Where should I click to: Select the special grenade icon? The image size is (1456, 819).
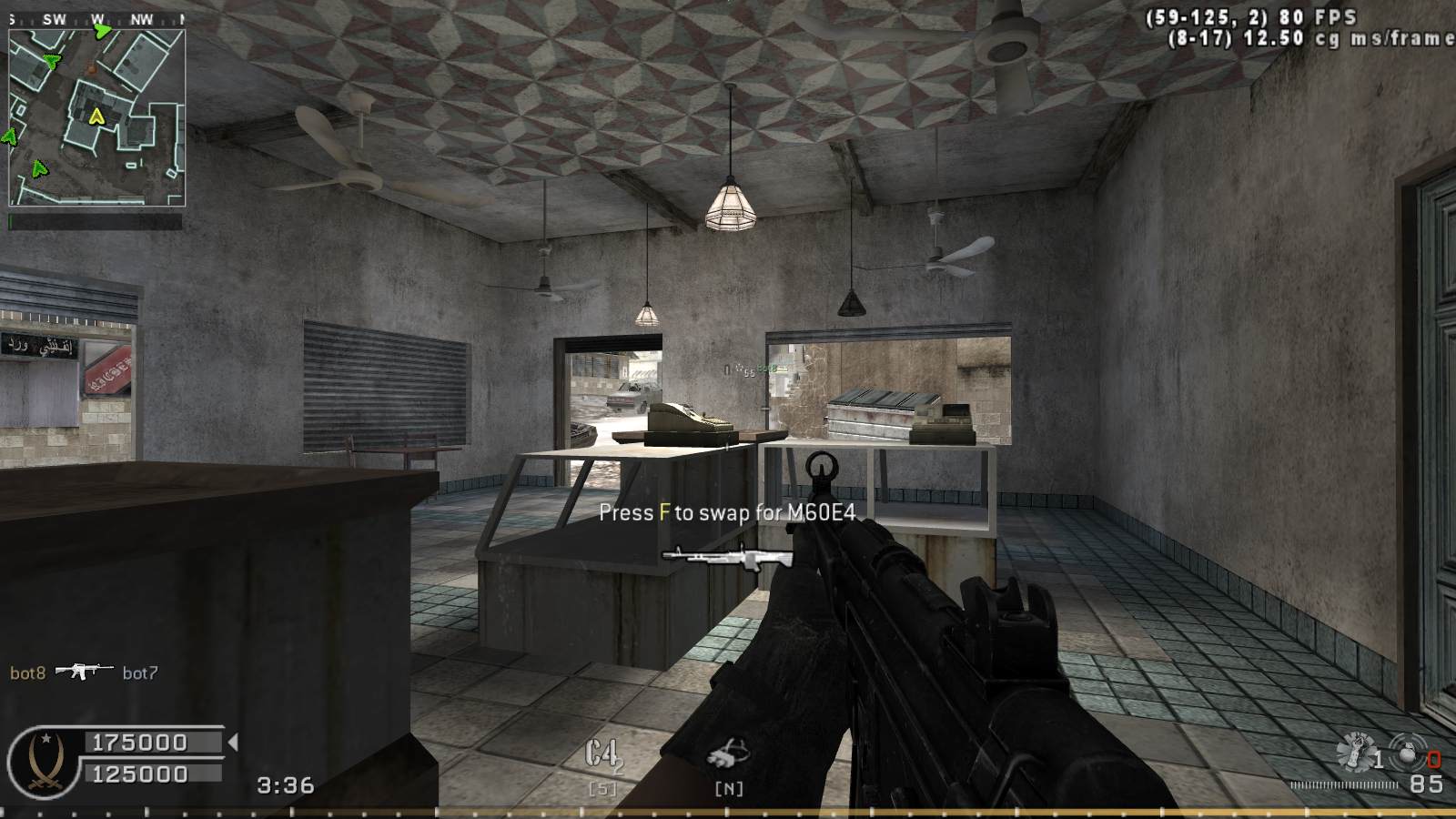(1355, 752)
